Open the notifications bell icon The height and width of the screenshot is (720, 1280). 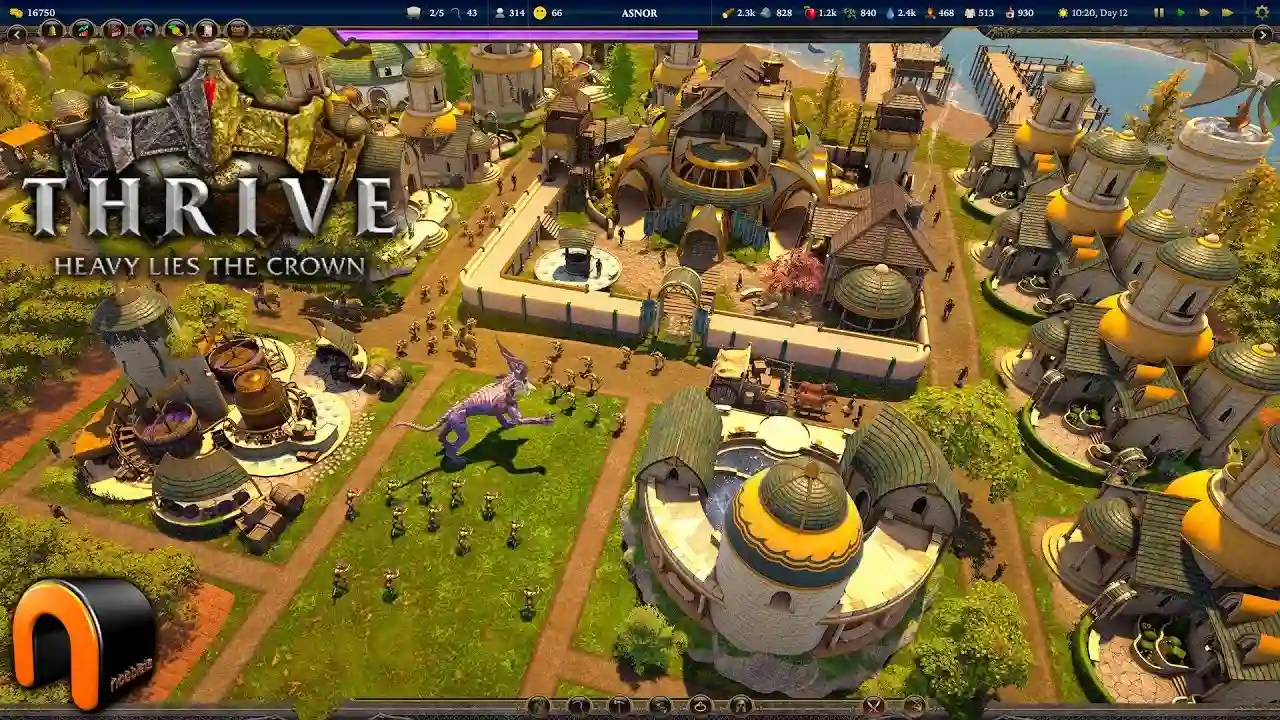coord(51,31)
